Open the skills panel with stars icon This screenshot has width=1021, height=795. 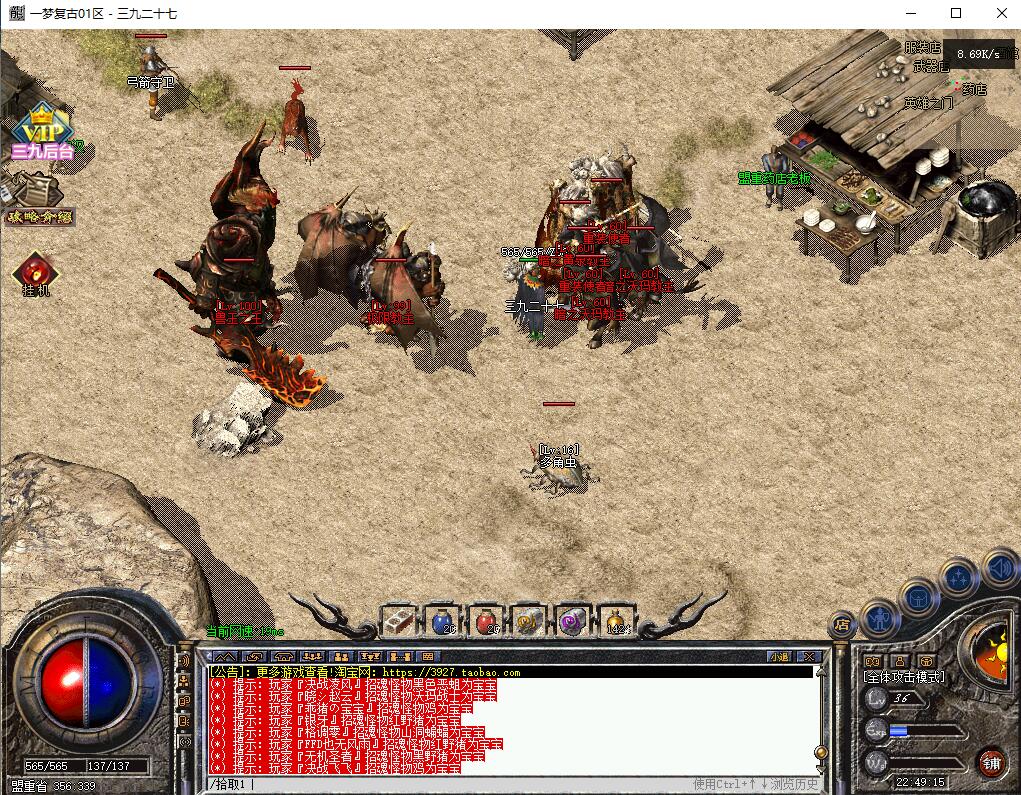pyautogui.click(x=958, y=578)
